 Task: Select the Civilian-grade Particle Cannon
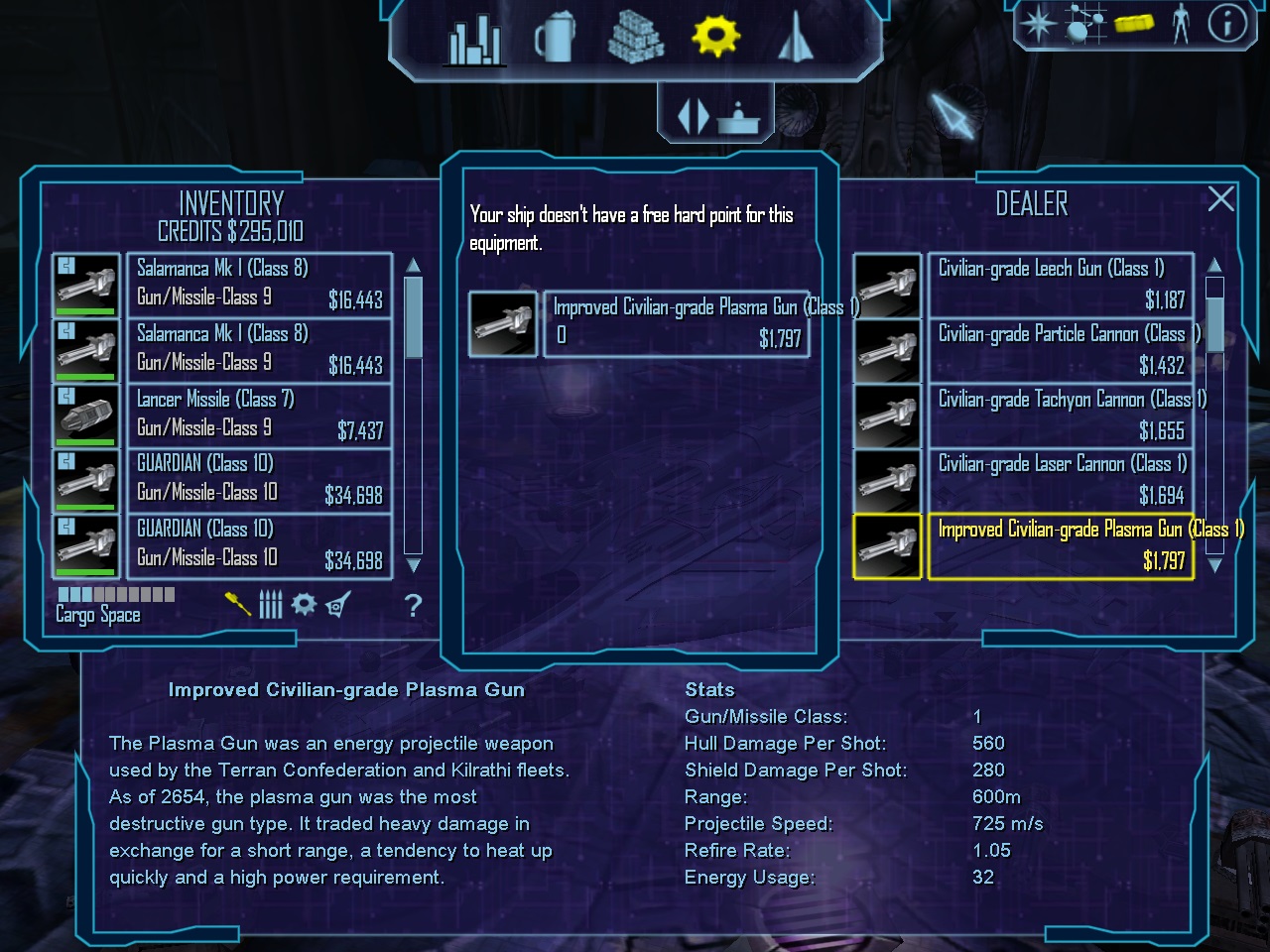(x=1060, y=350)
